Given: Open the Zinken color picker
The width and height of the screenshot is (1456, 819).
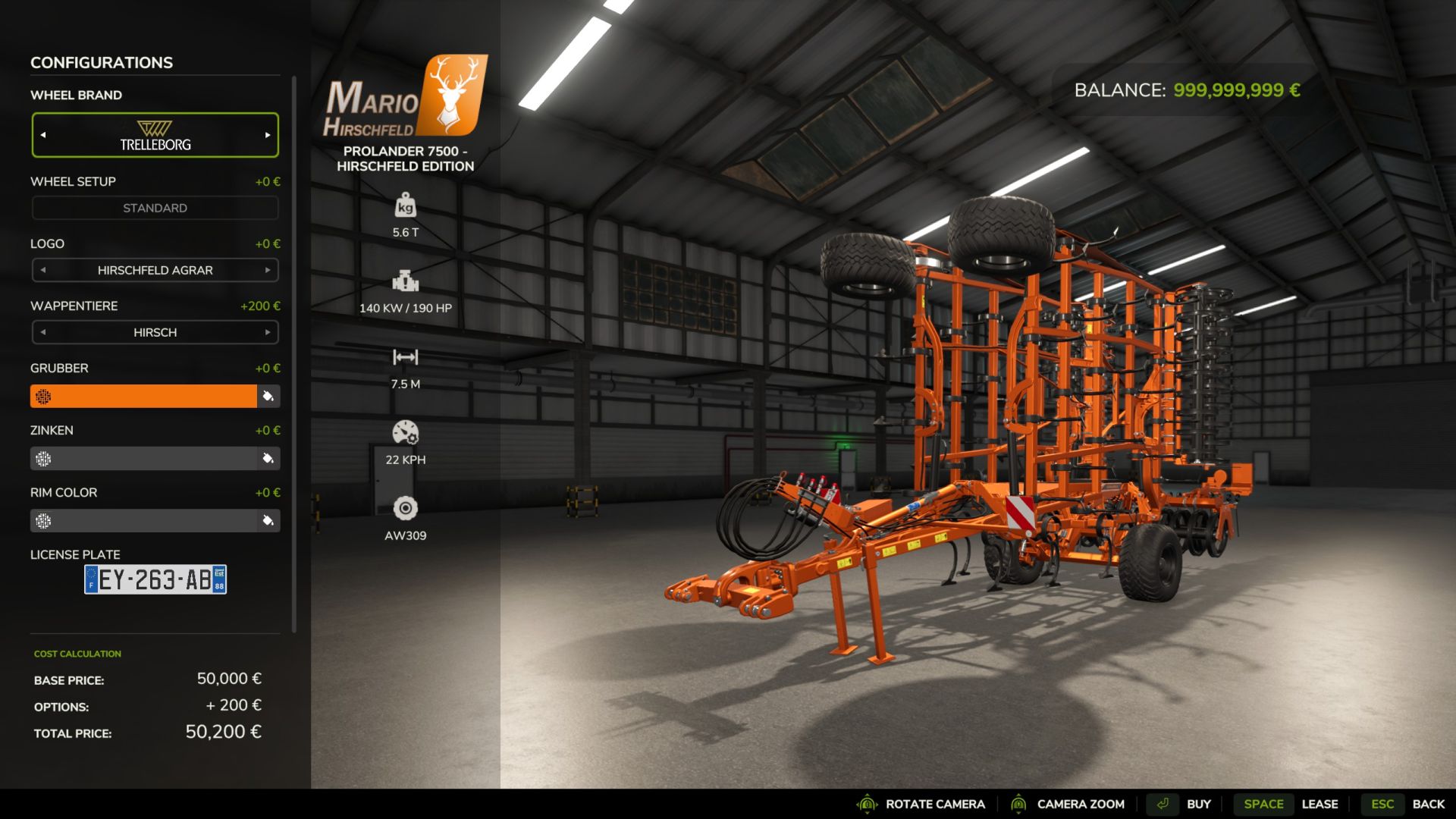Looking at the screenshot, I should pos(268,458).
